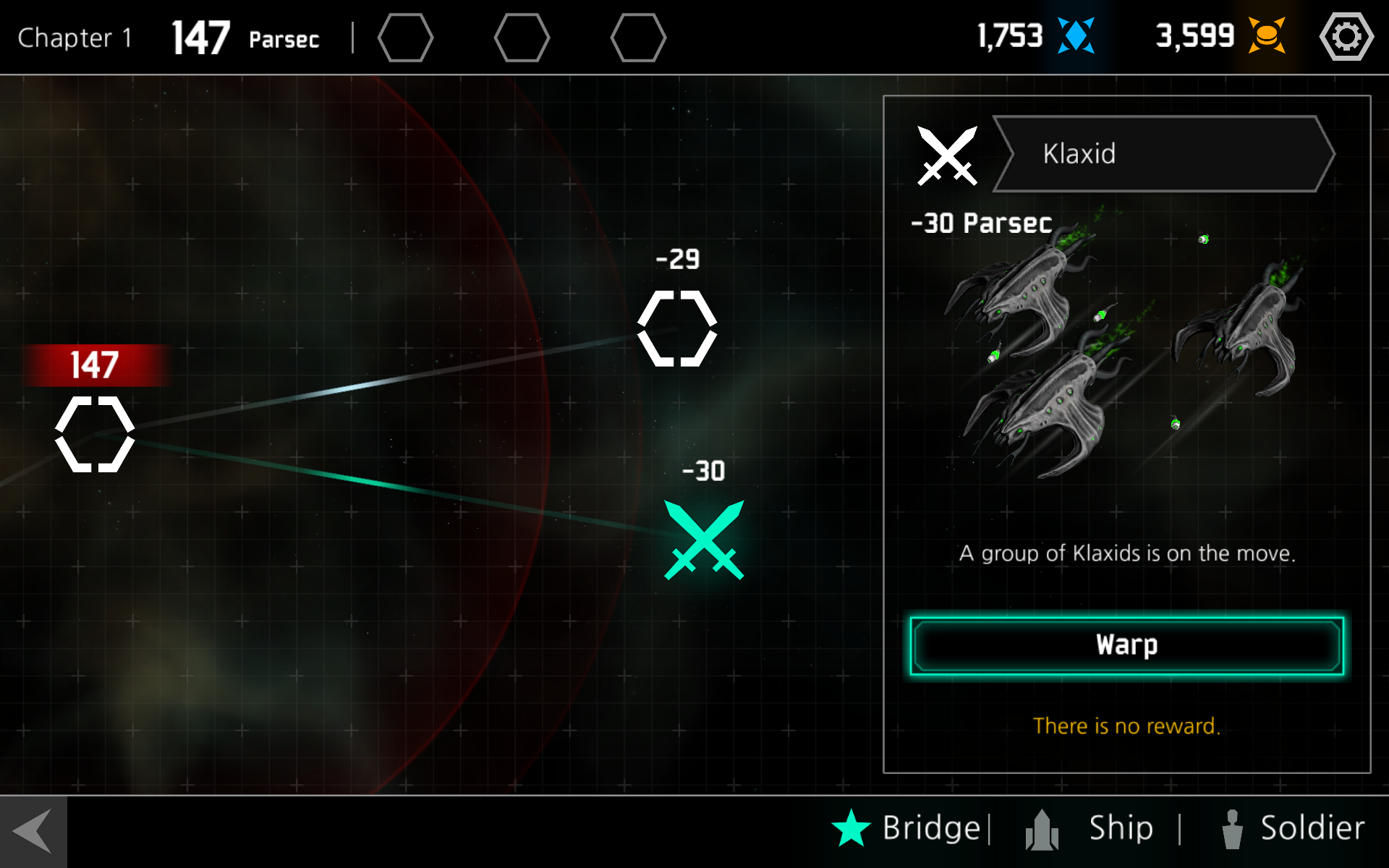Image resolution: width=1389 pixels, height=868 pixels.
Task: Click the second hexagon slot in top bar
Action: click(522, 38)
